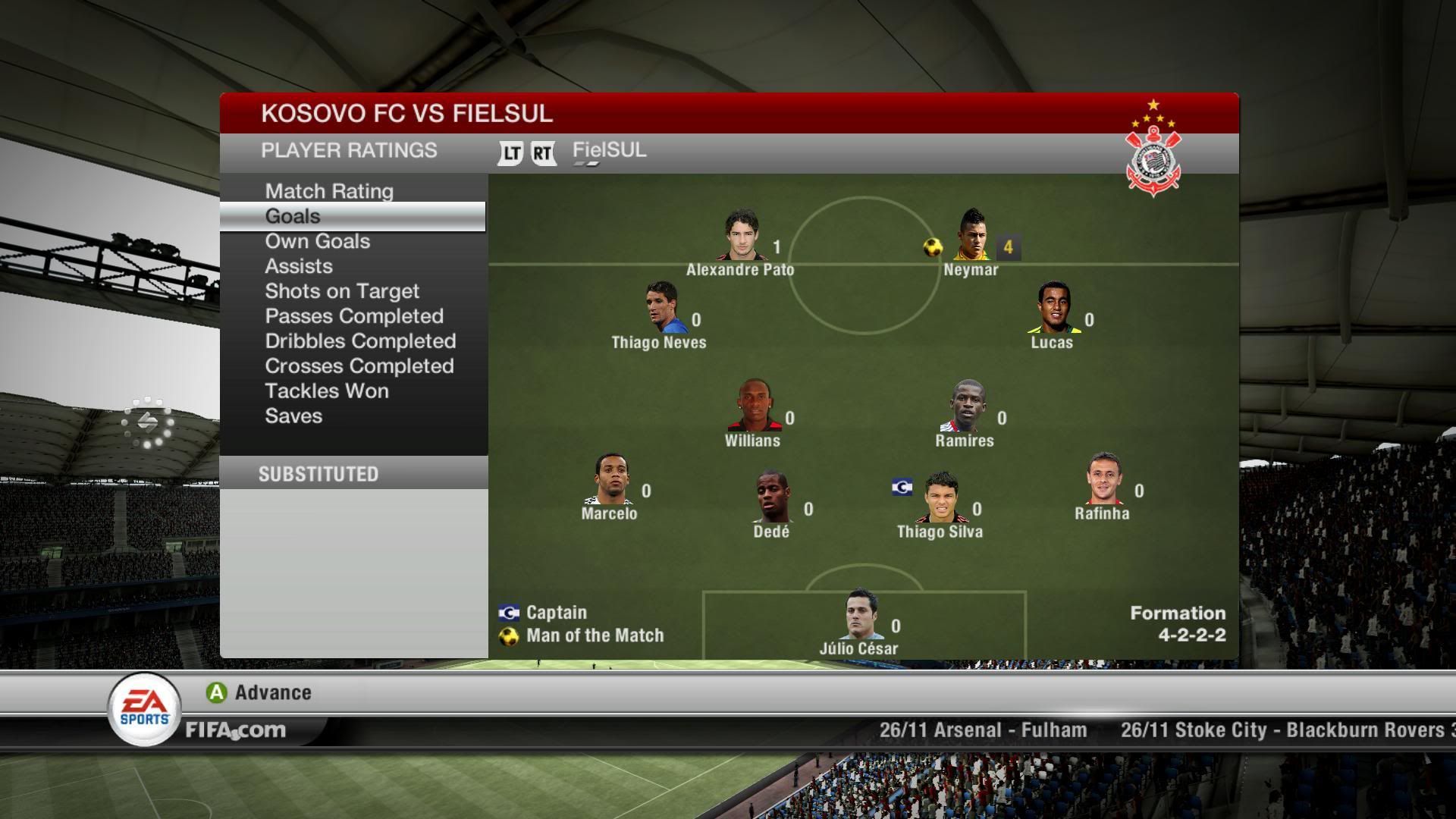Click the FIFA.com link
The image size is (1456, 819).
coord(235,730)
